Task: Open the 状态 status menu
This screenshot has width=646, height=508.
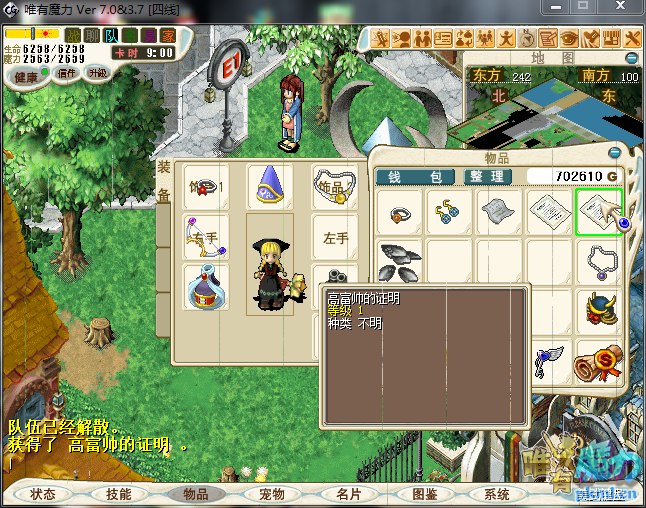Action: tap(43, 494)
